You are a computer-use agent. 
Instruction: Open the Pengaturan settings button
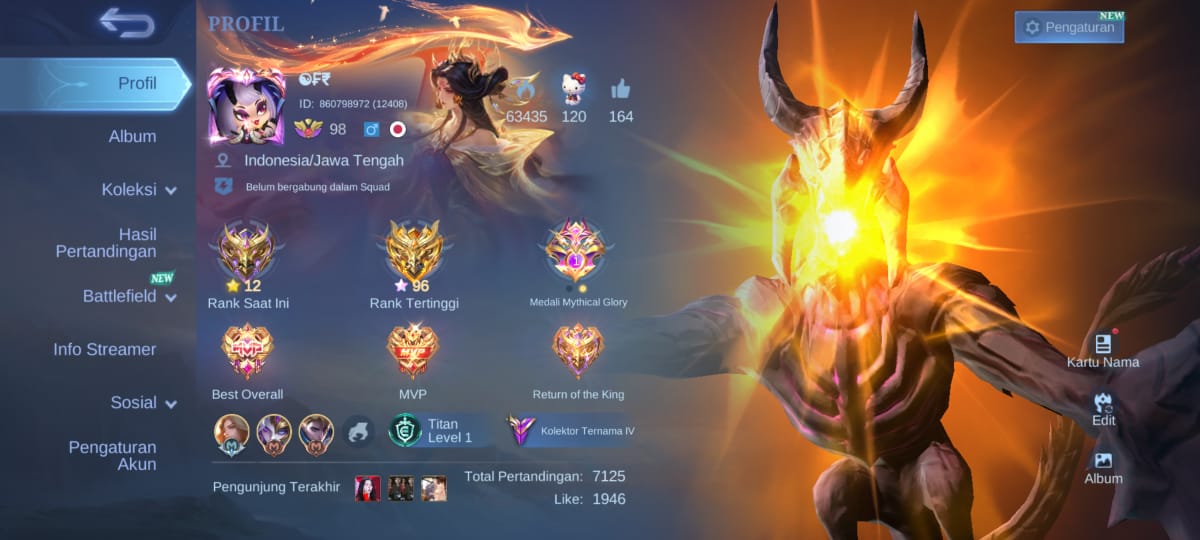coord(1069,27)
